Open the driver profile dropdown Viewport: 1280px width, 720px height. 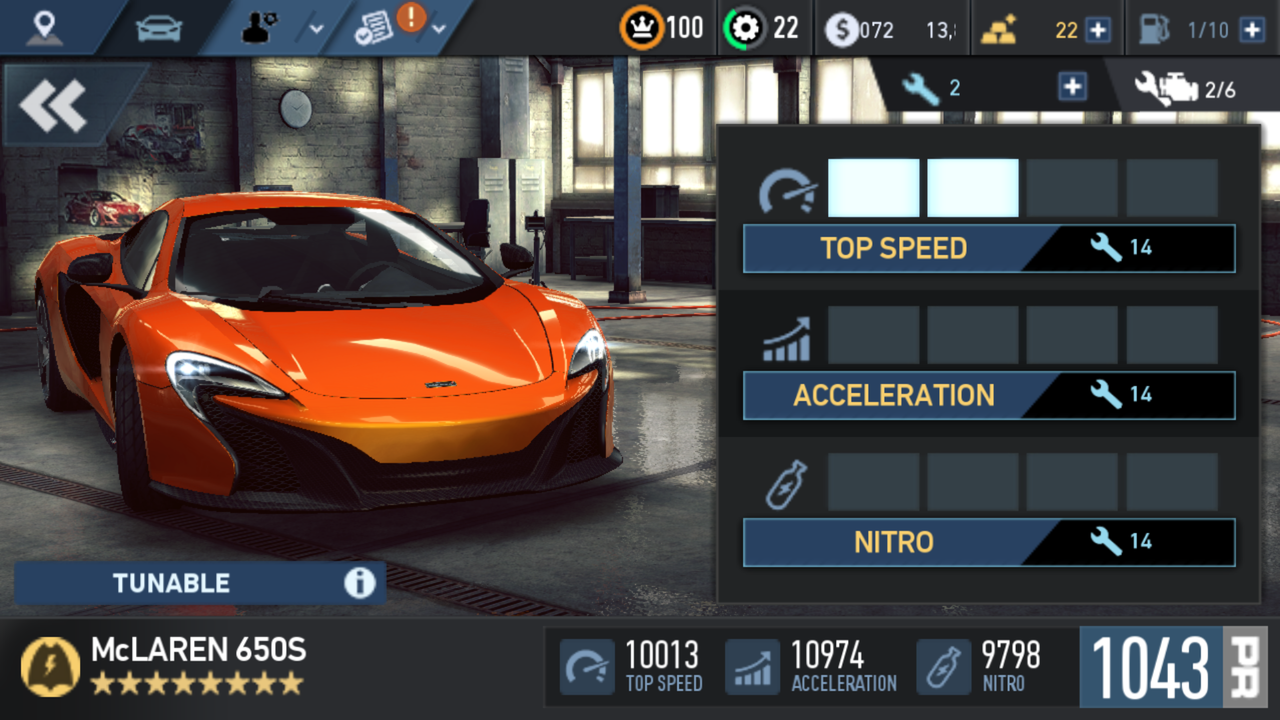click(x=283, y=28)
